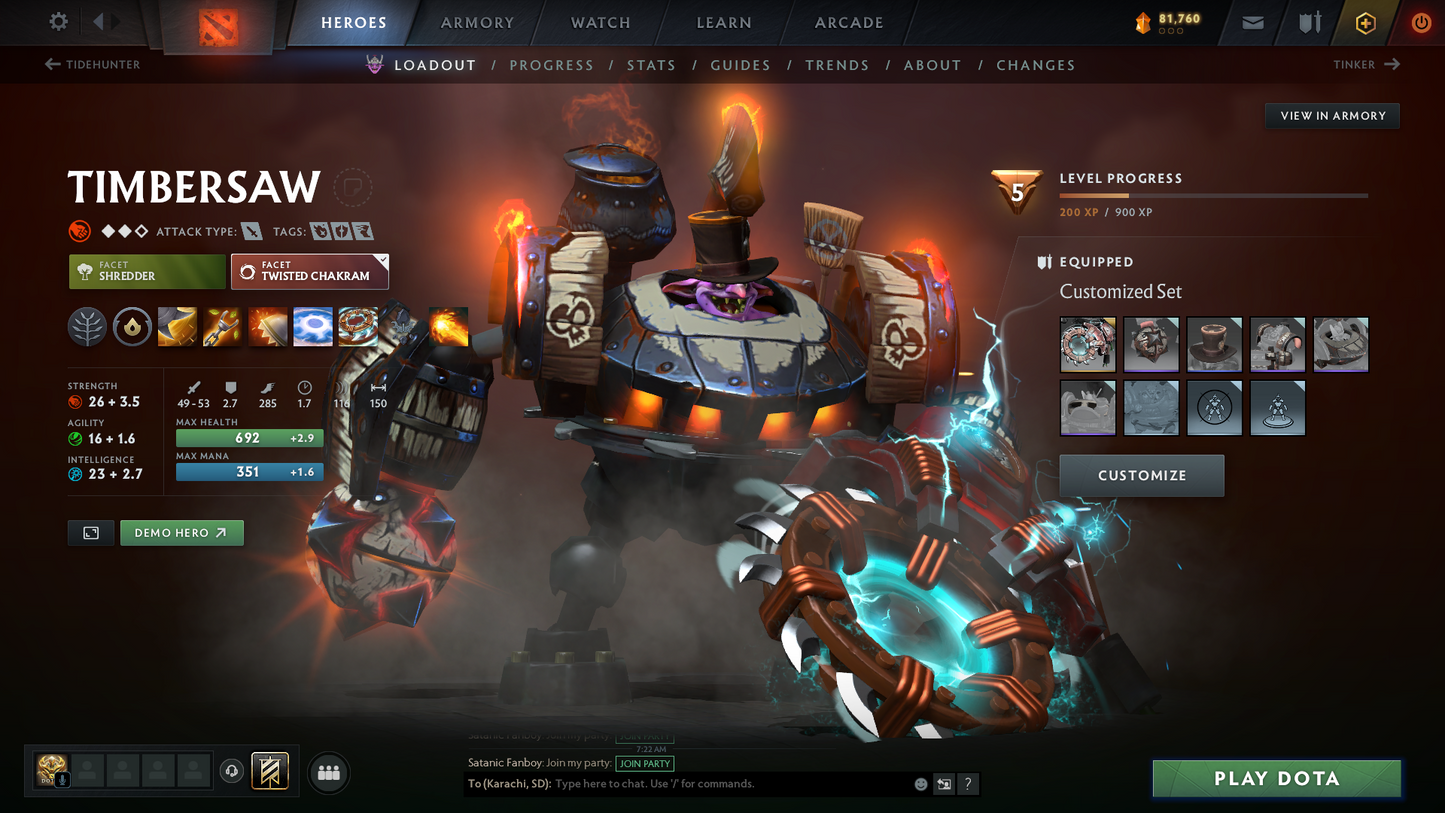This screenshot has height=813, width=1445.
Task: Select the Twisted Chakram facet
Action: coord(309,271)
